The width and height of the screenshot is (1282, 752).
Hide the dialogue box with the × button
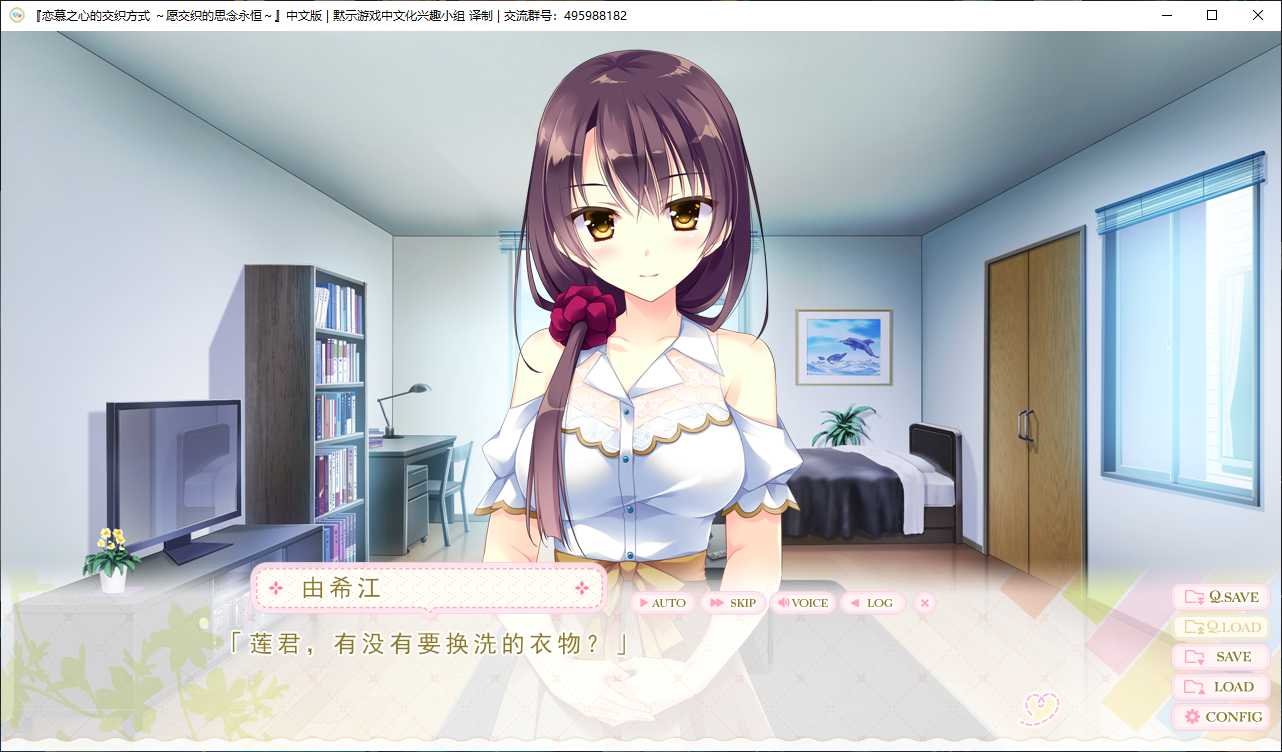pos(924,603)
